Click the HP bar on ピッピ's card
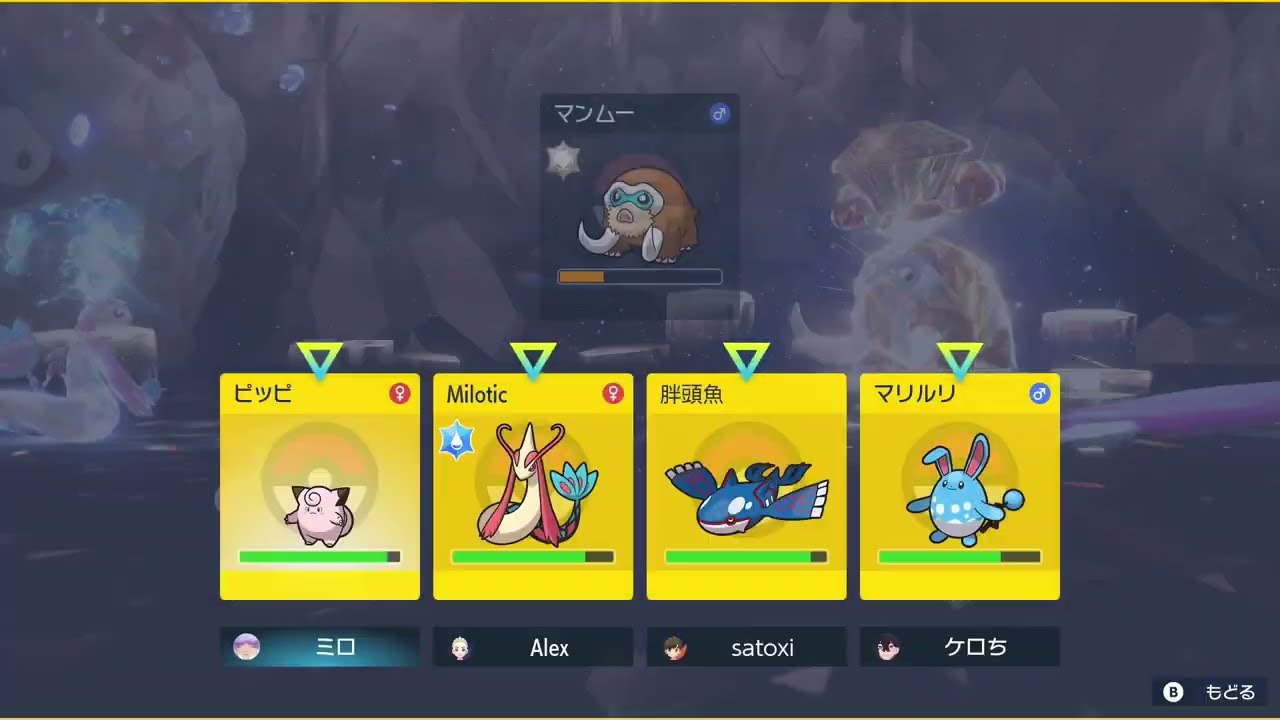This screenshot has height=720, width=1280. (318, 555)
